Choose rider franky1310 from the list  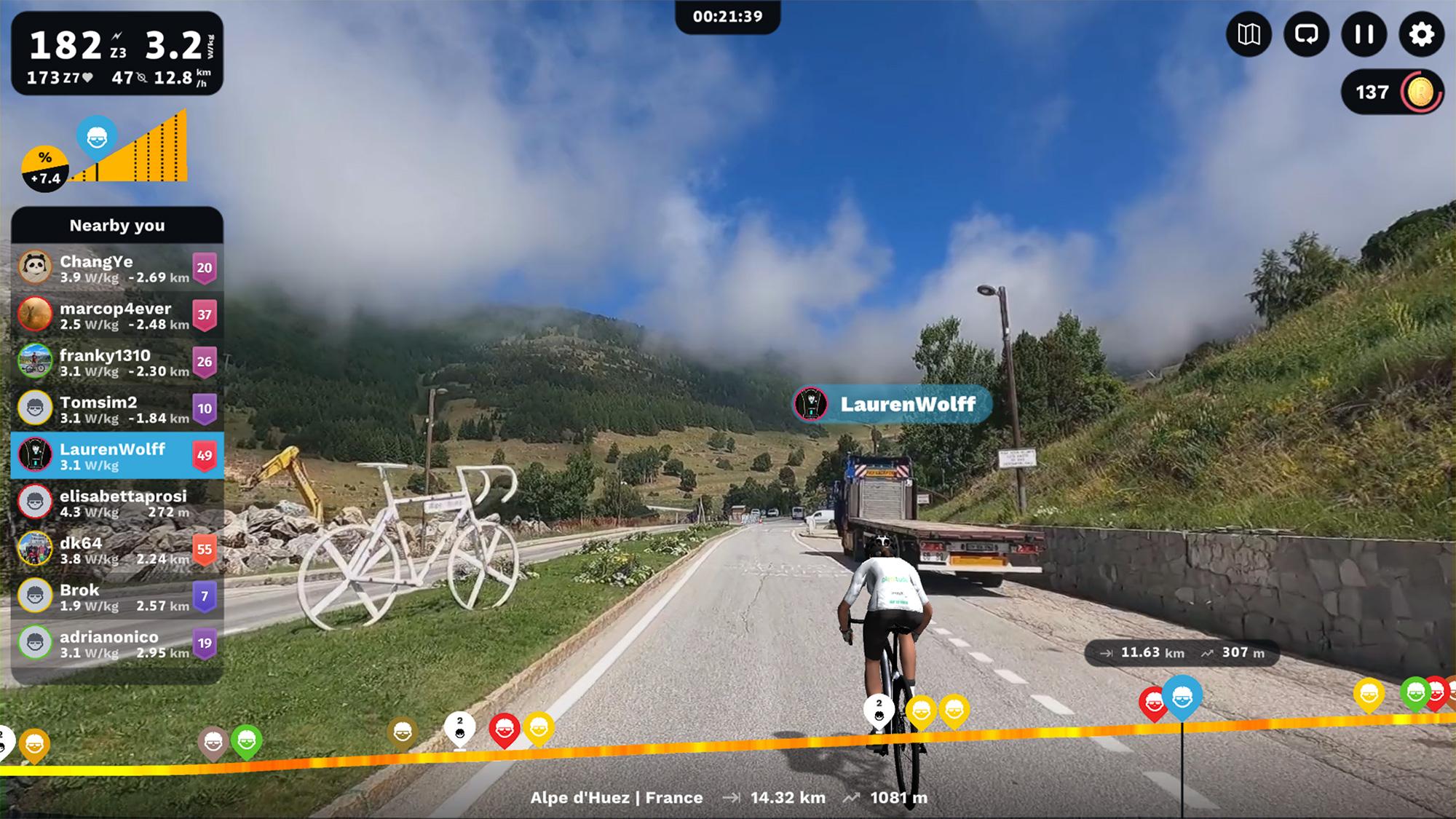116,362
